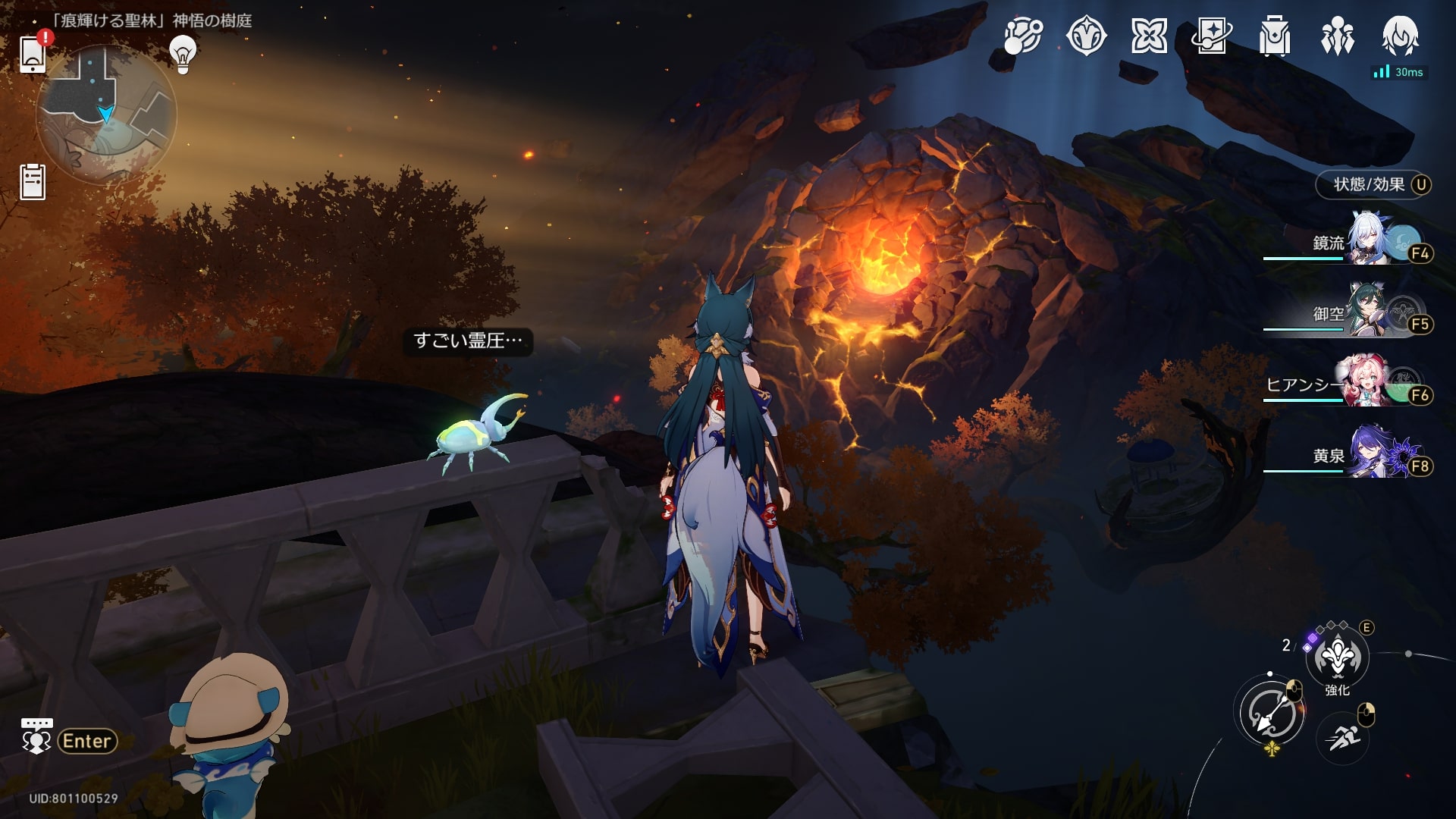Open the star card warp icon
The image size is (1456, 819).
[x=1212, y=36]
